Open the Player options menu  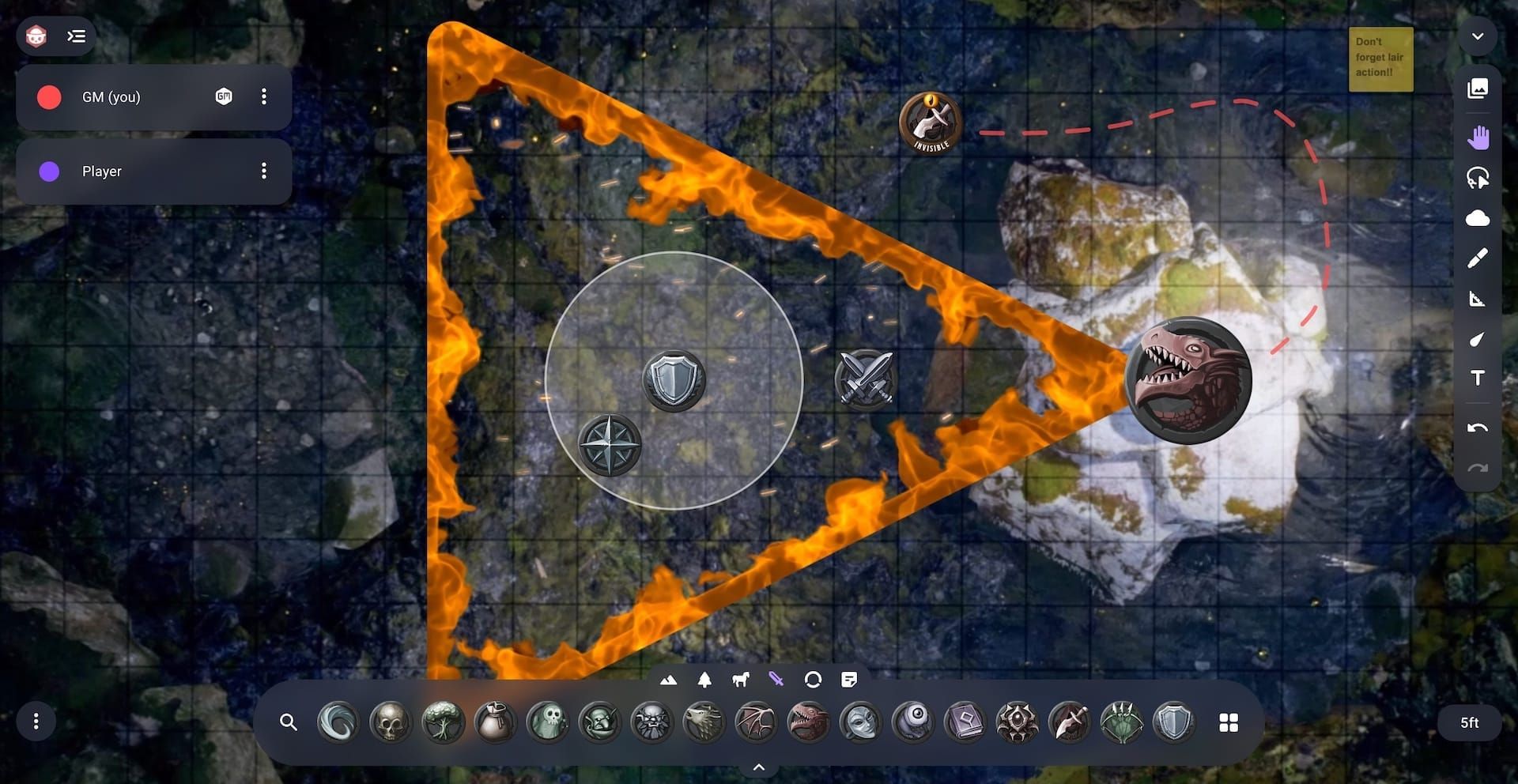[x=264, y=171]
